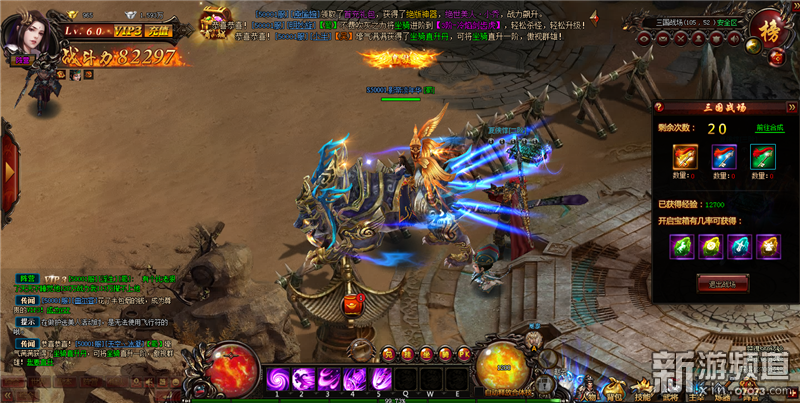Select the purple-framed token item
Viewport: 800px width, 403px height.
(723, 157)
